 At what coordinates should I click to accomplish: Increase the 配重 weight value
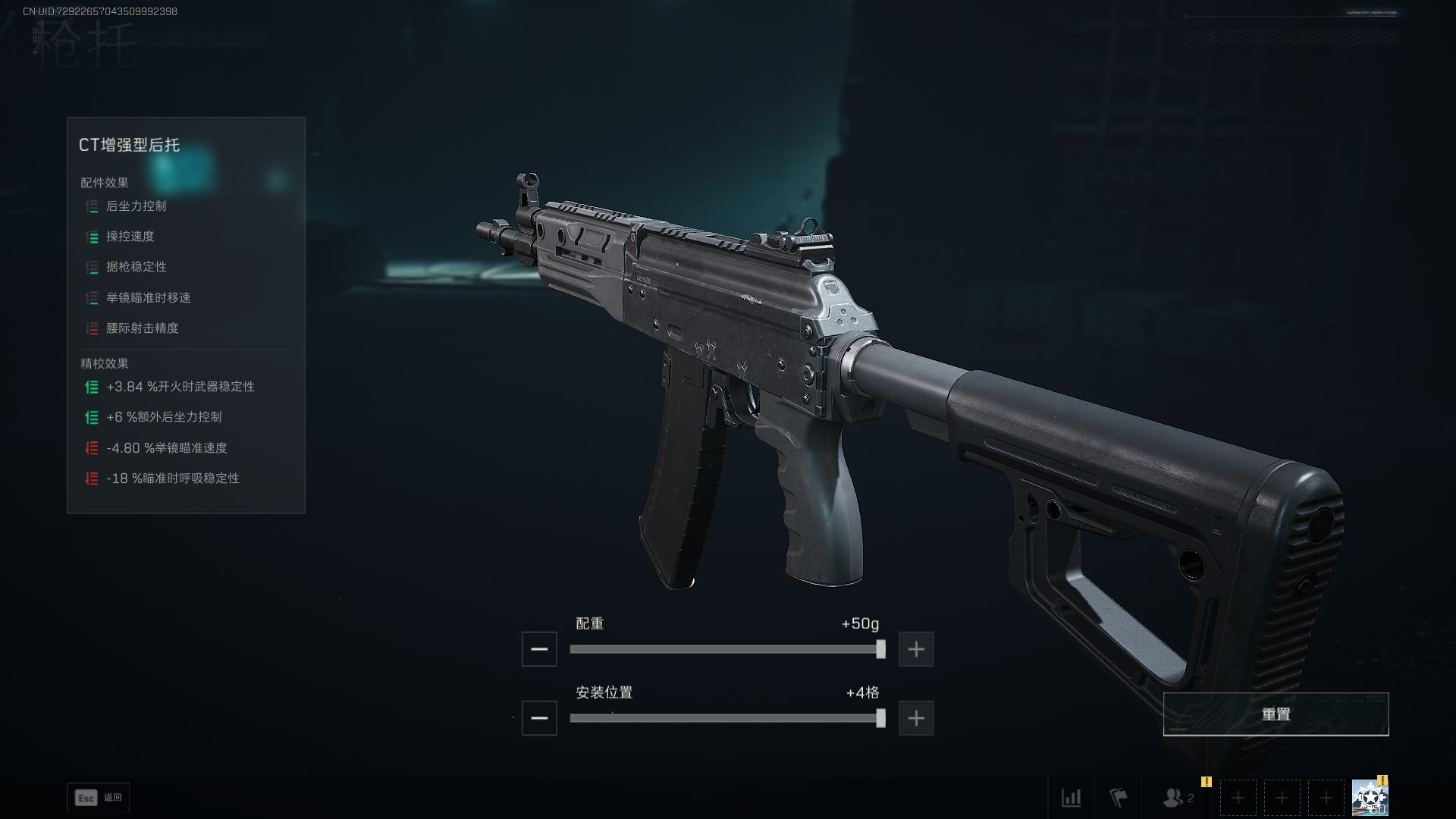(916, 649)
